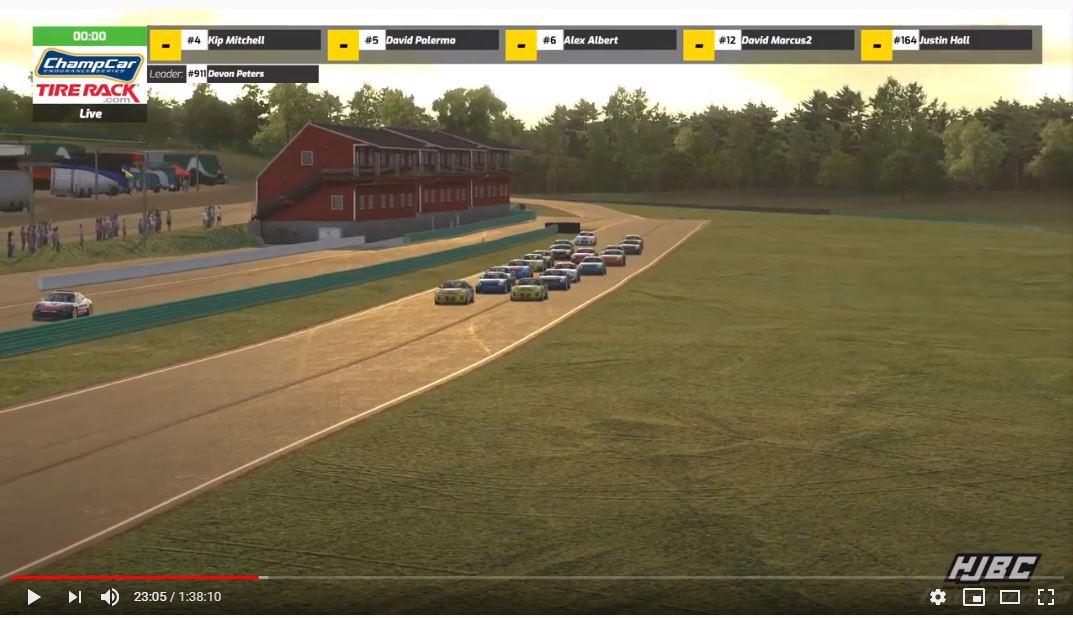Play the video with the play button
This screenshot has width=1073, height=618.
(34, 597)
